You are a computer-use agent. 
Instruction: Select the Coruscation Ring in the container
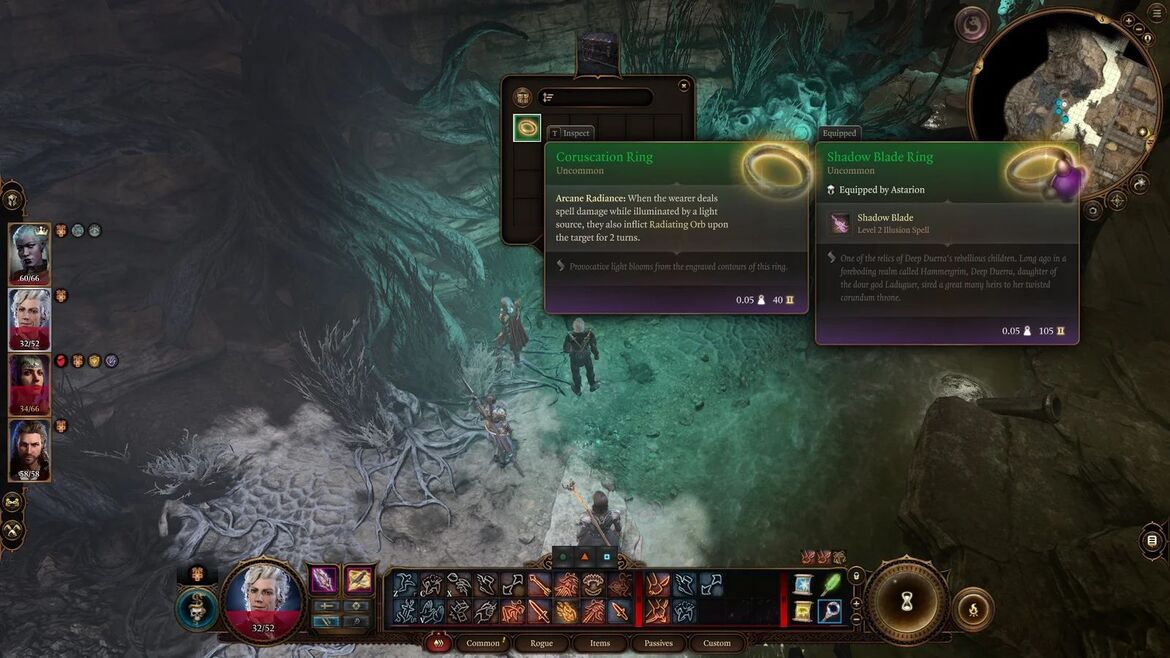(x=527, y=128)
